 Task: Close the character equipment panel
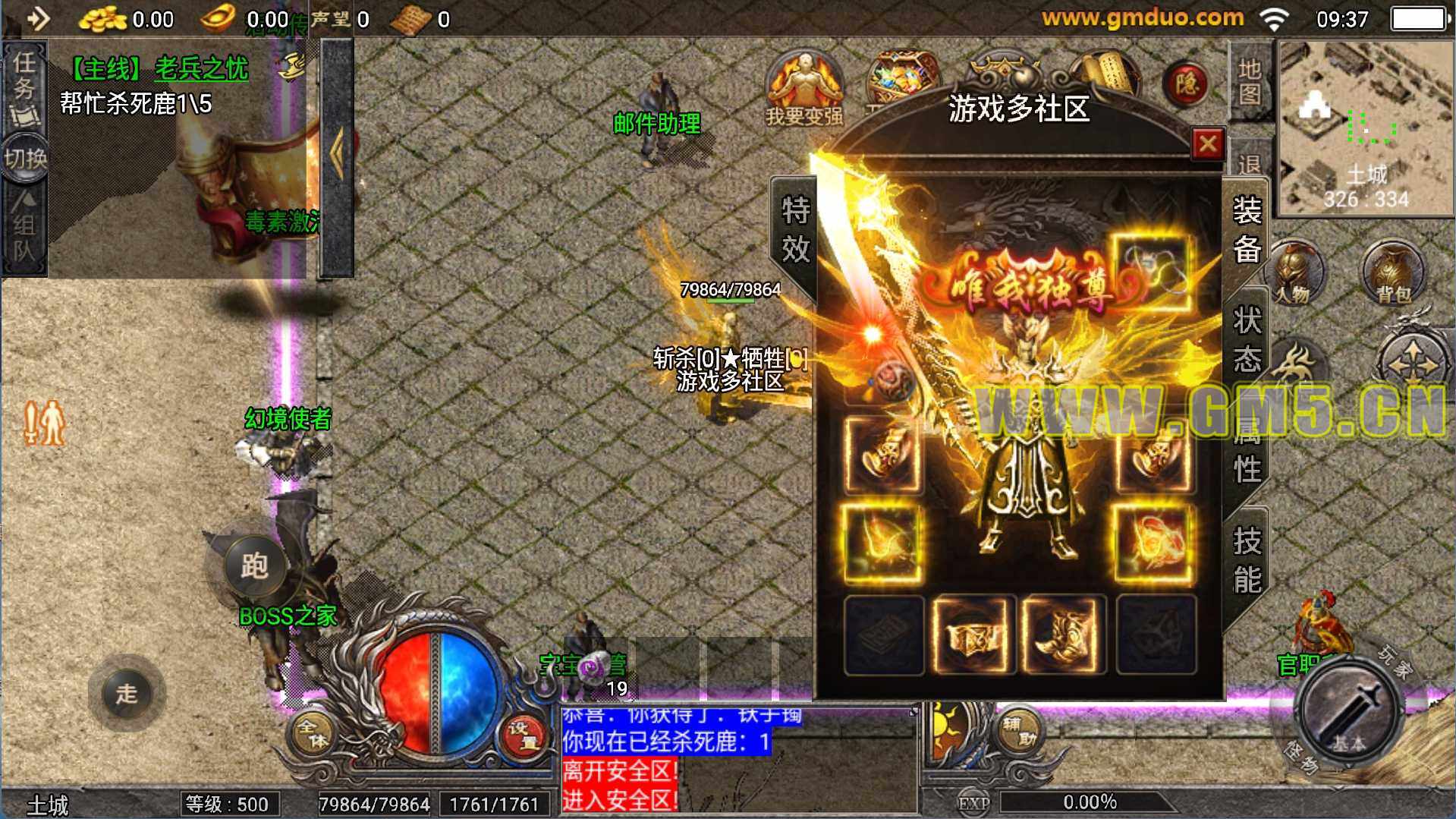pyautogui.click(x=1207, y=143)
